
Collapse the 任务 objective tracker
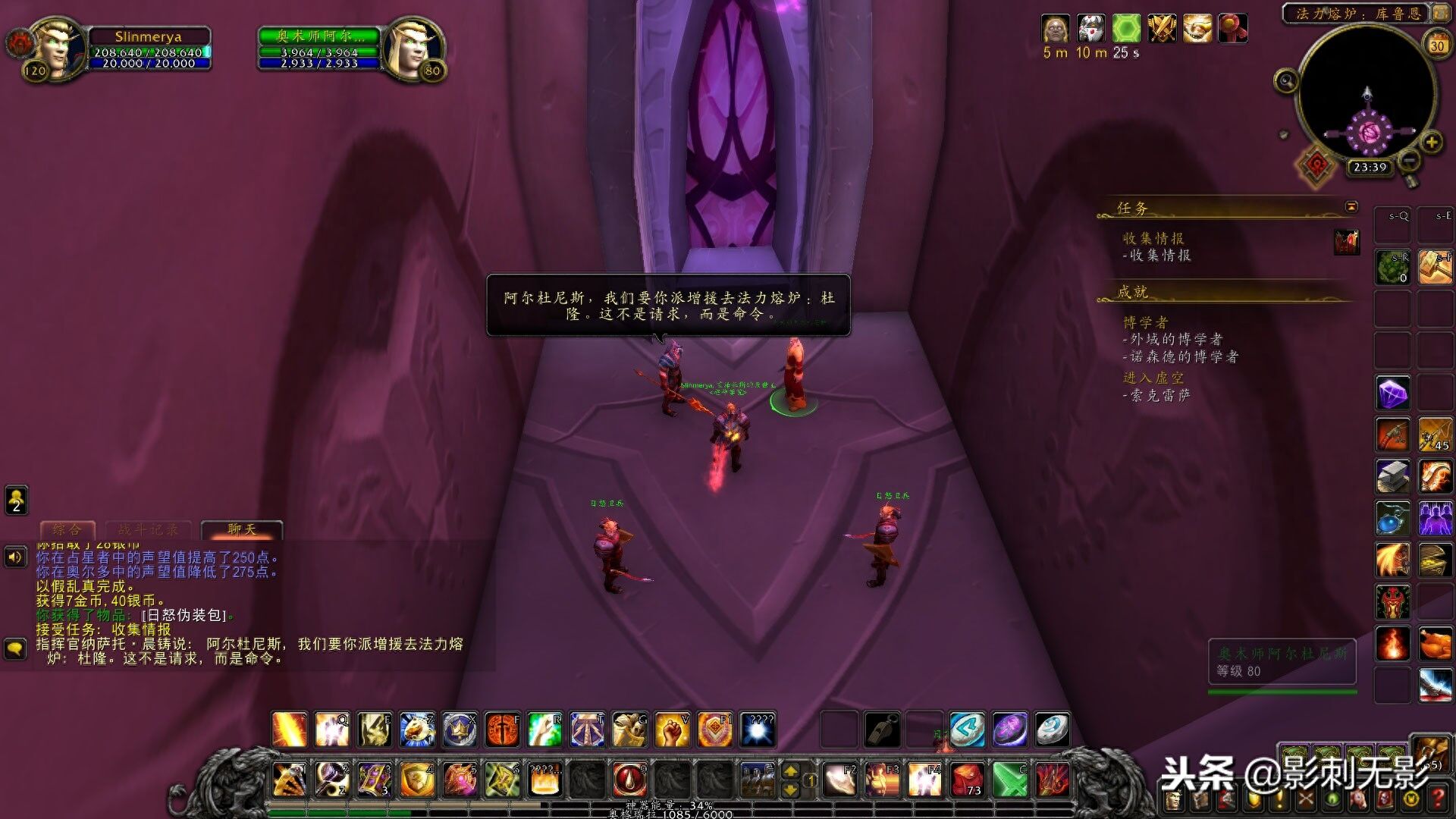pyautogui.click(x=1351, y=207)
